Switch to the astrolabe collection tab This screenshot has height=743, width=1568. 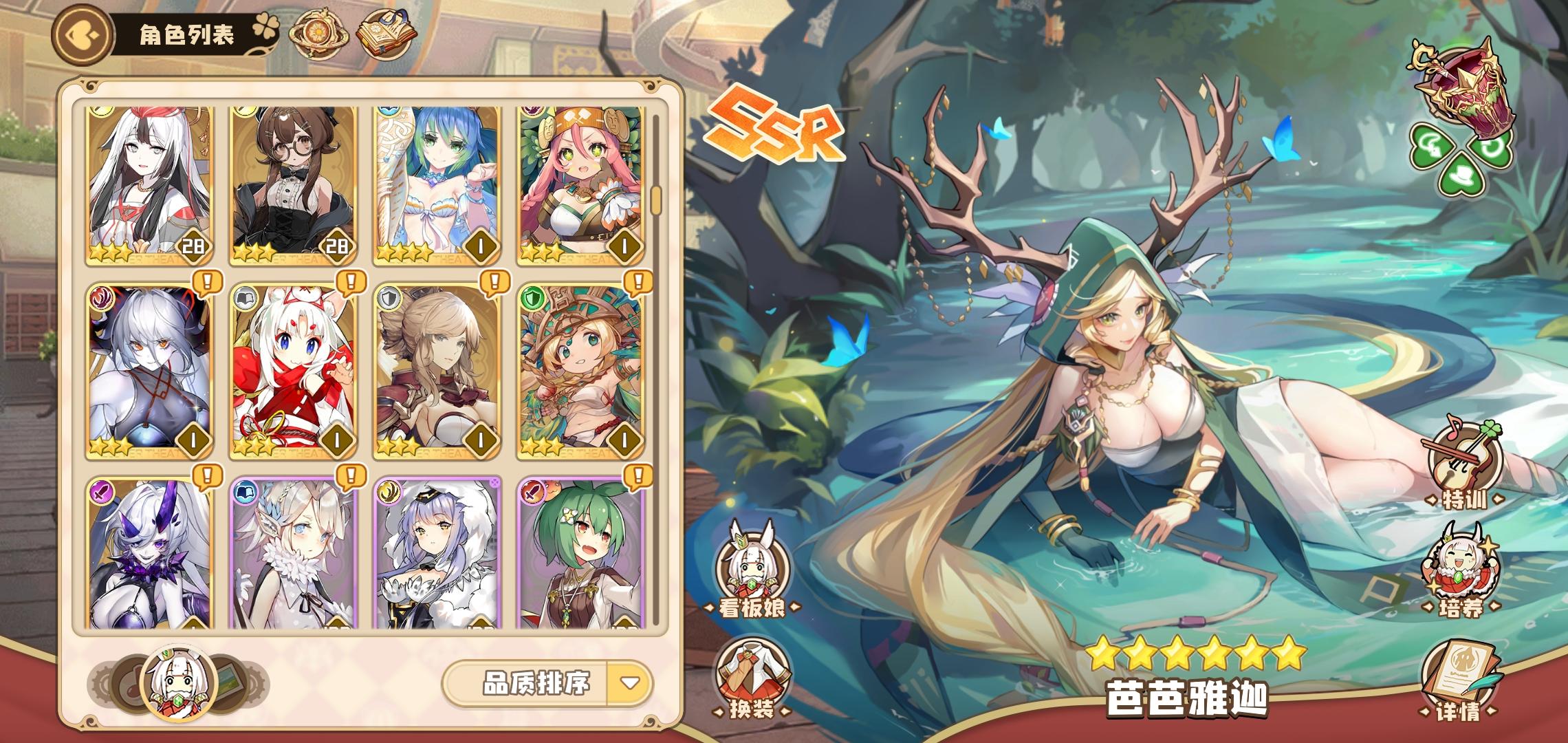(x=320, y=35)
